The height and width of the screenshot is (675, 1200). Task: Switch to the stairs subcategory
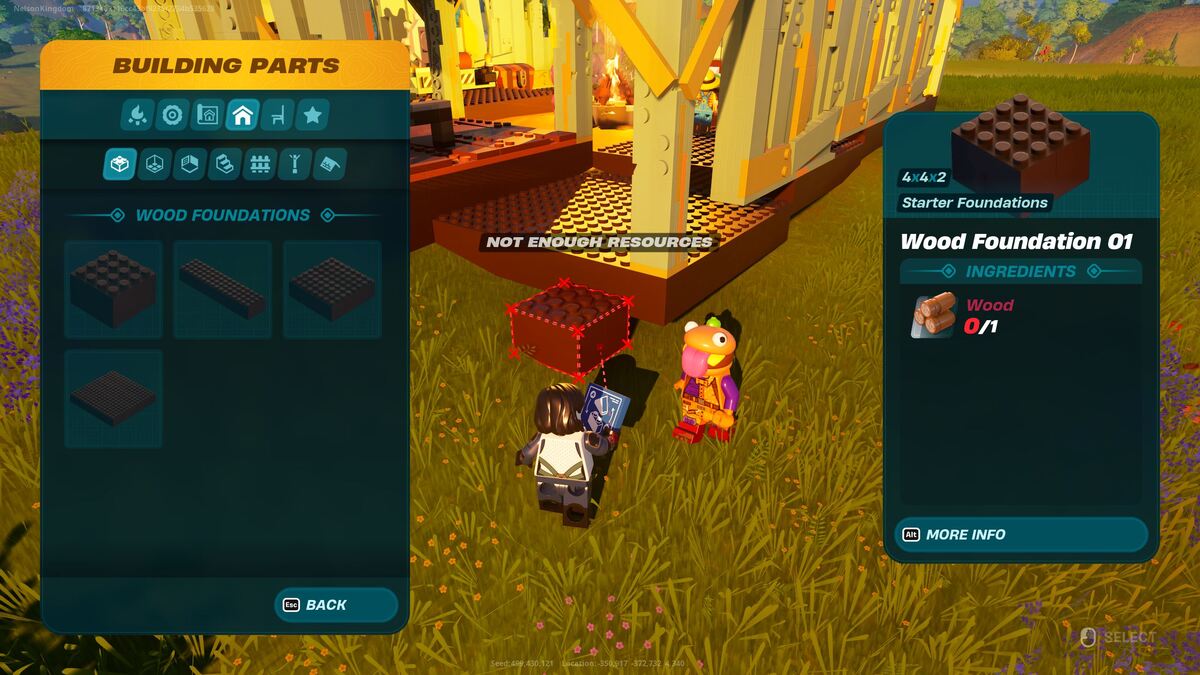click(225, 164)
